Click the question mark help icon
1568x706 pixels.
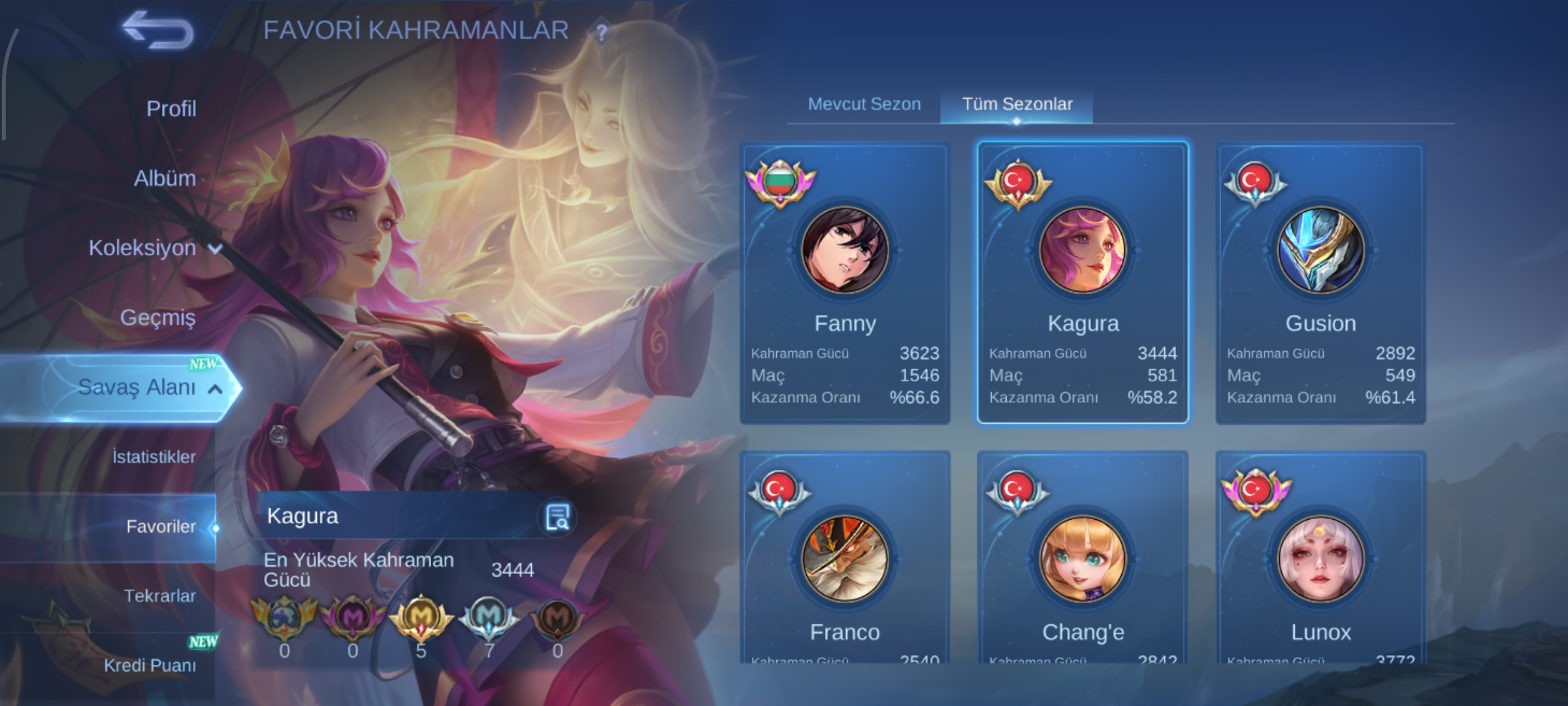point(602,32)
